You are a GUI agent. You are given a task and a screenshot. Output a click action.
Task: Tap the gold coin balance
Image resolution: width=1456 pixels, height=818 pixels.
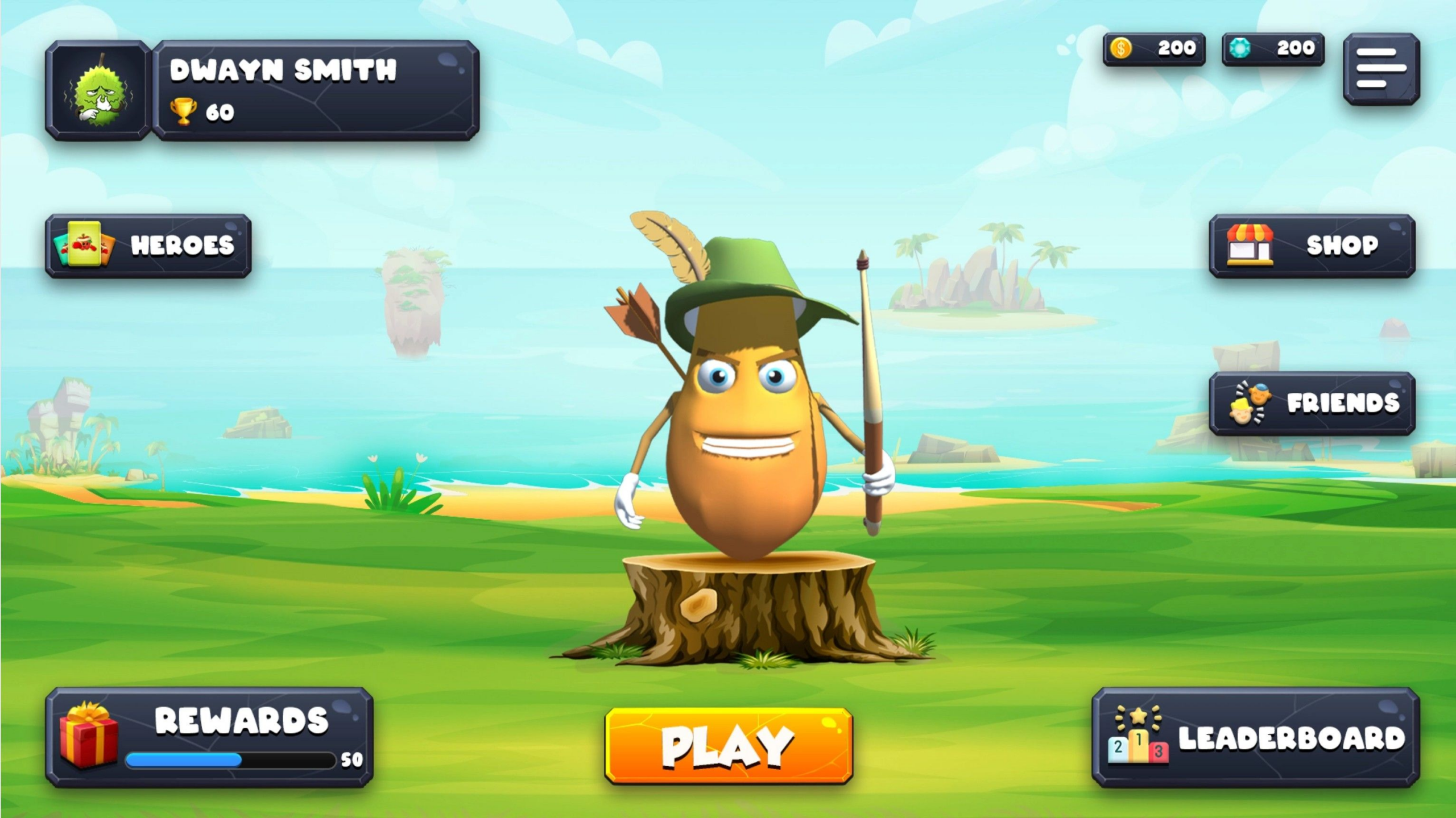coord(1153,49)
